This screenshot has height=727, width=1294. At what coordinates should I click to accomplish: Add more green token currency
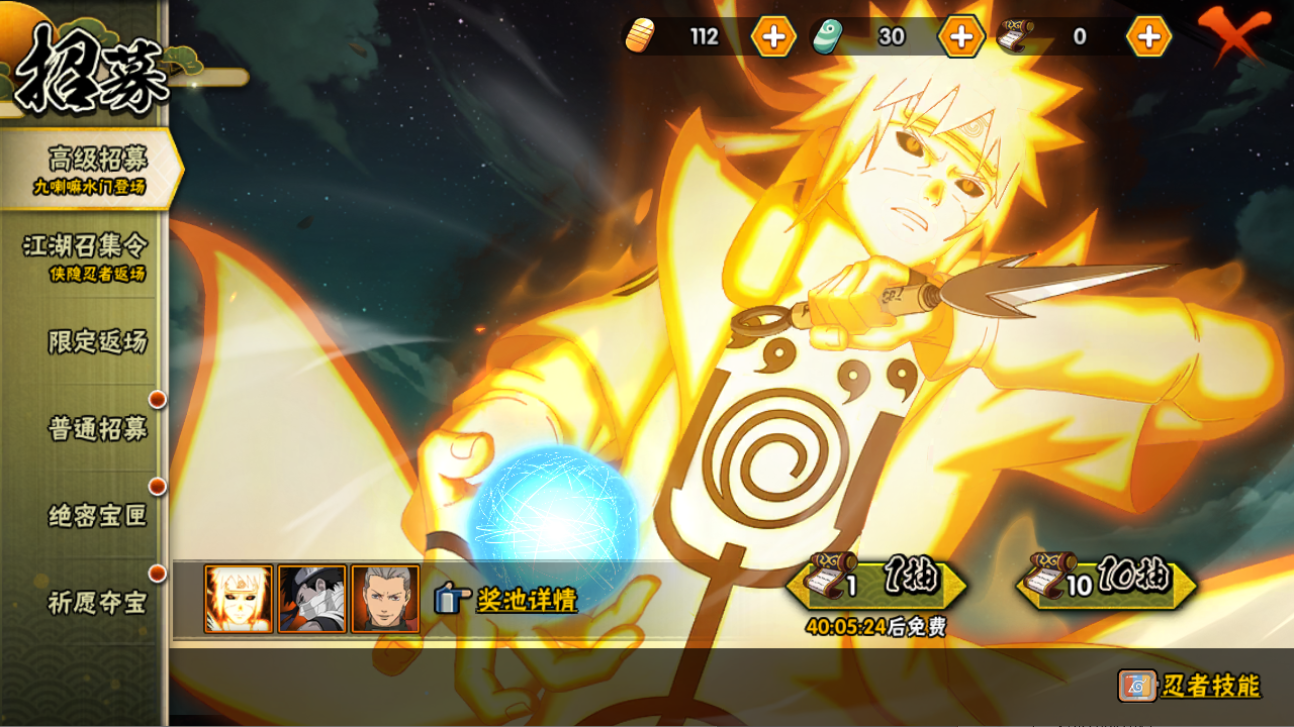pos(961,37)
